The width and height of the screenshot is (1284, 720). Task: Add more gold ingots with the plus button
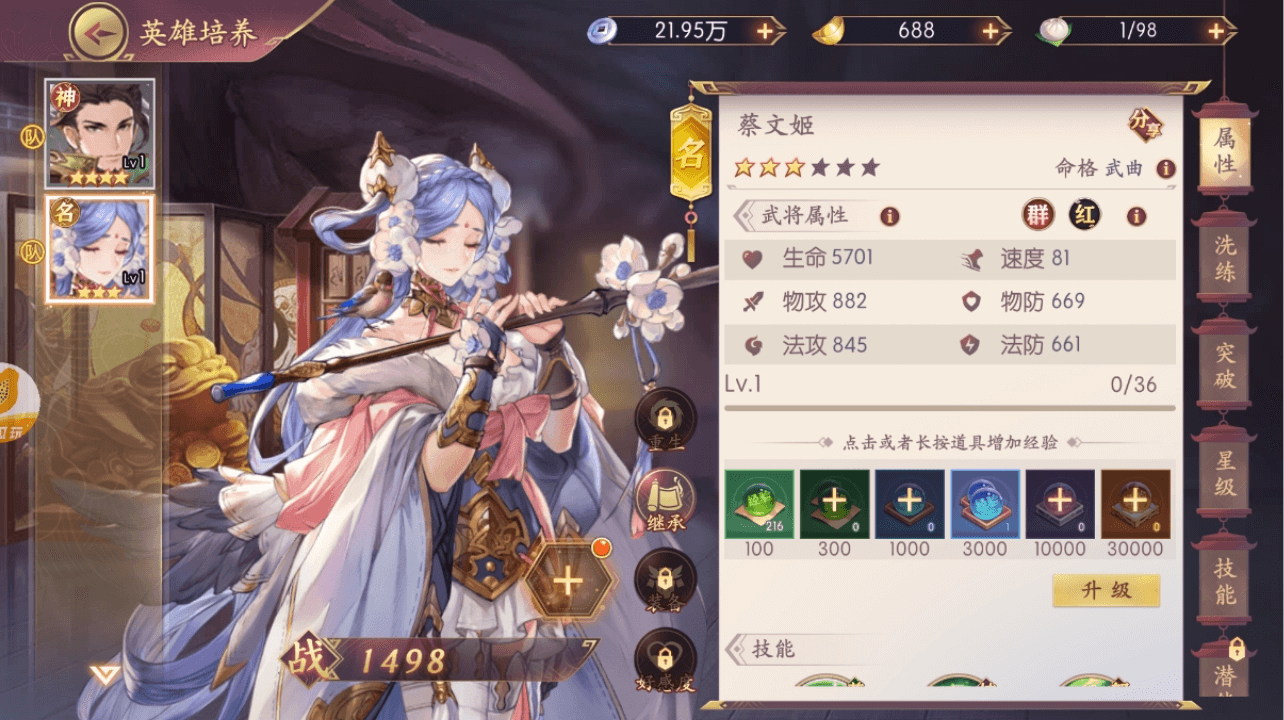click(x=990, y=31)
